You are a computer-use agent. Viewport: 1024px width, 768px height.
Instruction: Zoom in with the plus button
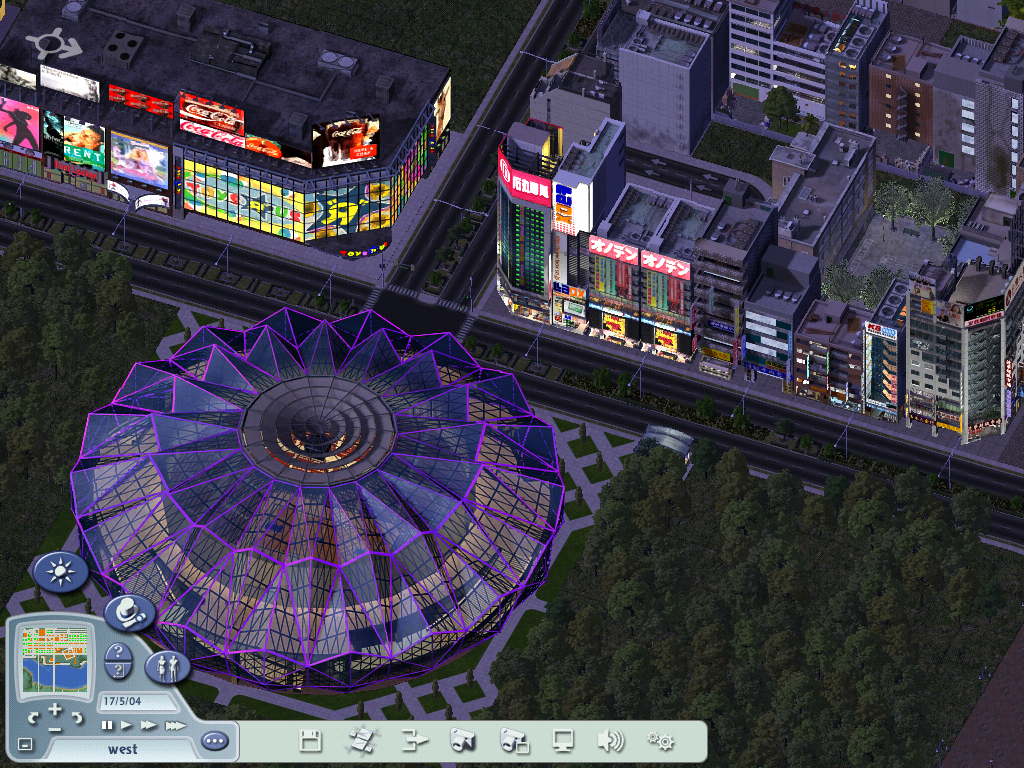coord(55,709)
